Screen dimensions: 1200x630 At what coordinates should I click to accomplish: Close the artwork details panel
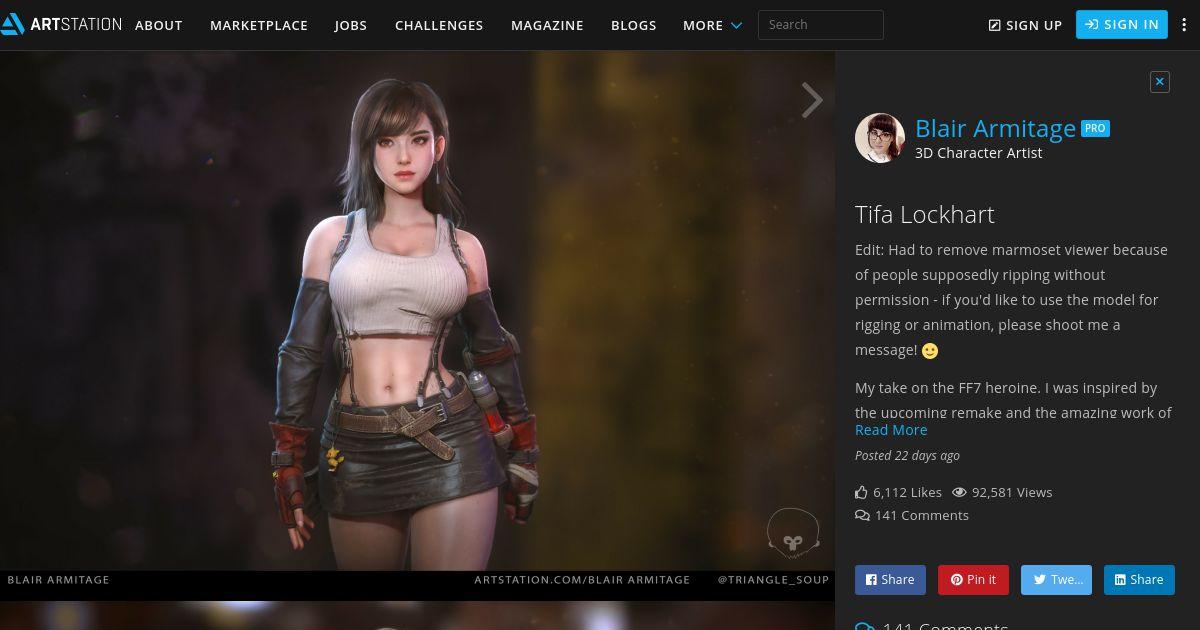(x=1160, y=82)
